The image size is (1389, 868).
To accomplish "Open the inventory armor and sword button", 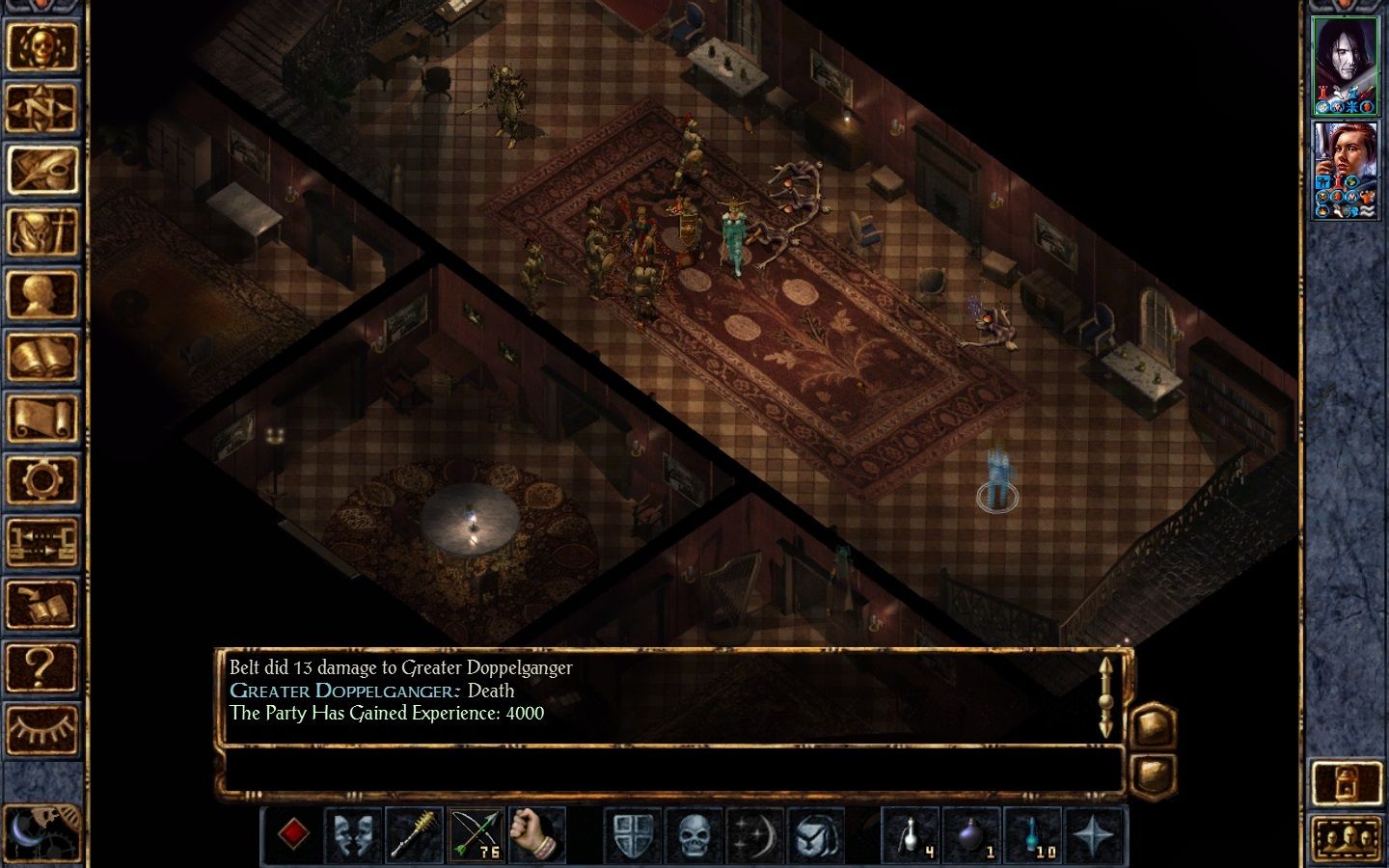I will tap(41, 231).
